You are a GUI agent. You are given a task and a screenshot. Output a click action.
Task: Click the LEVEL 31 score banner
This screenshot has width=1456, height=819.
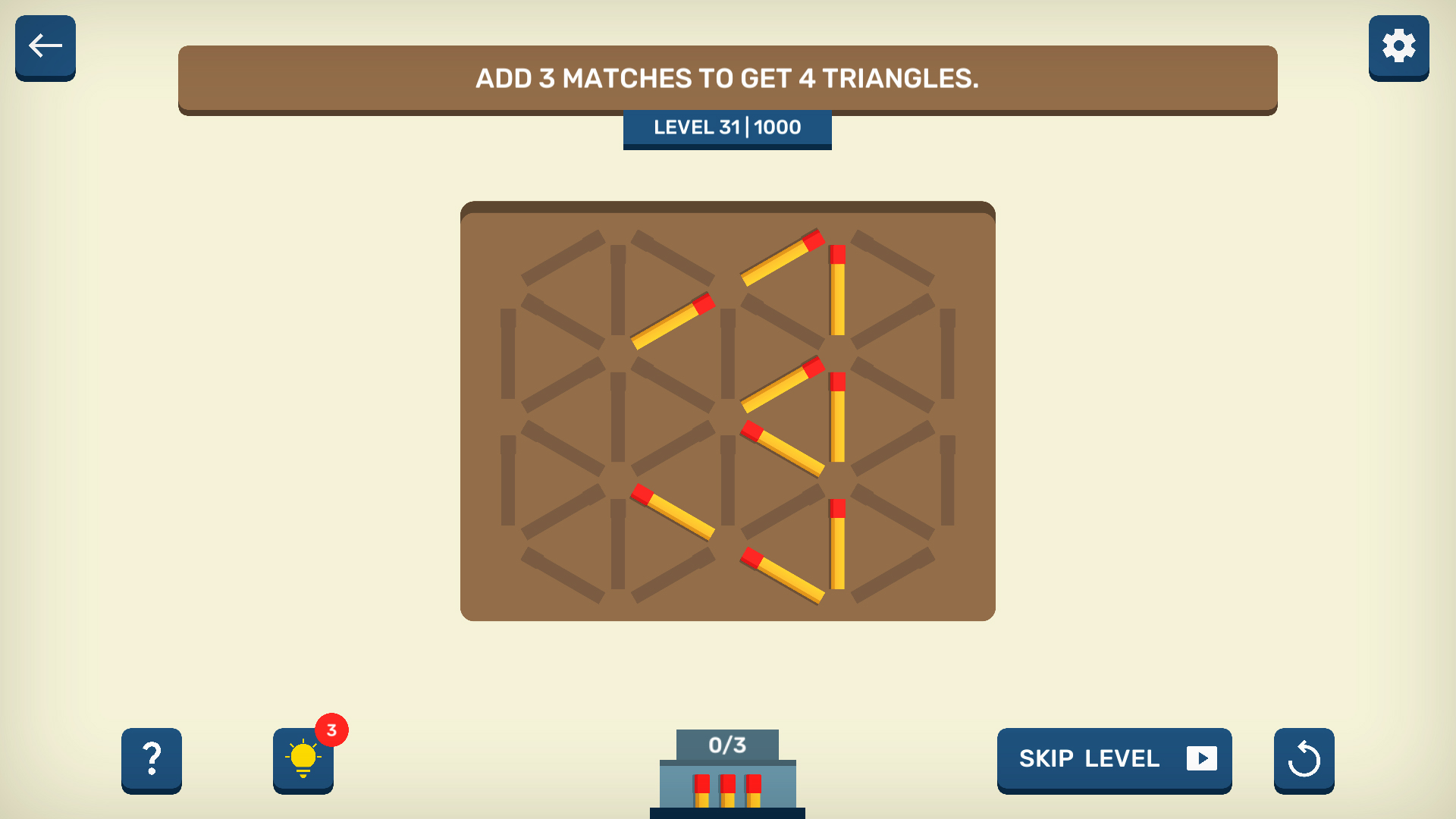click(x=726, y=127)
